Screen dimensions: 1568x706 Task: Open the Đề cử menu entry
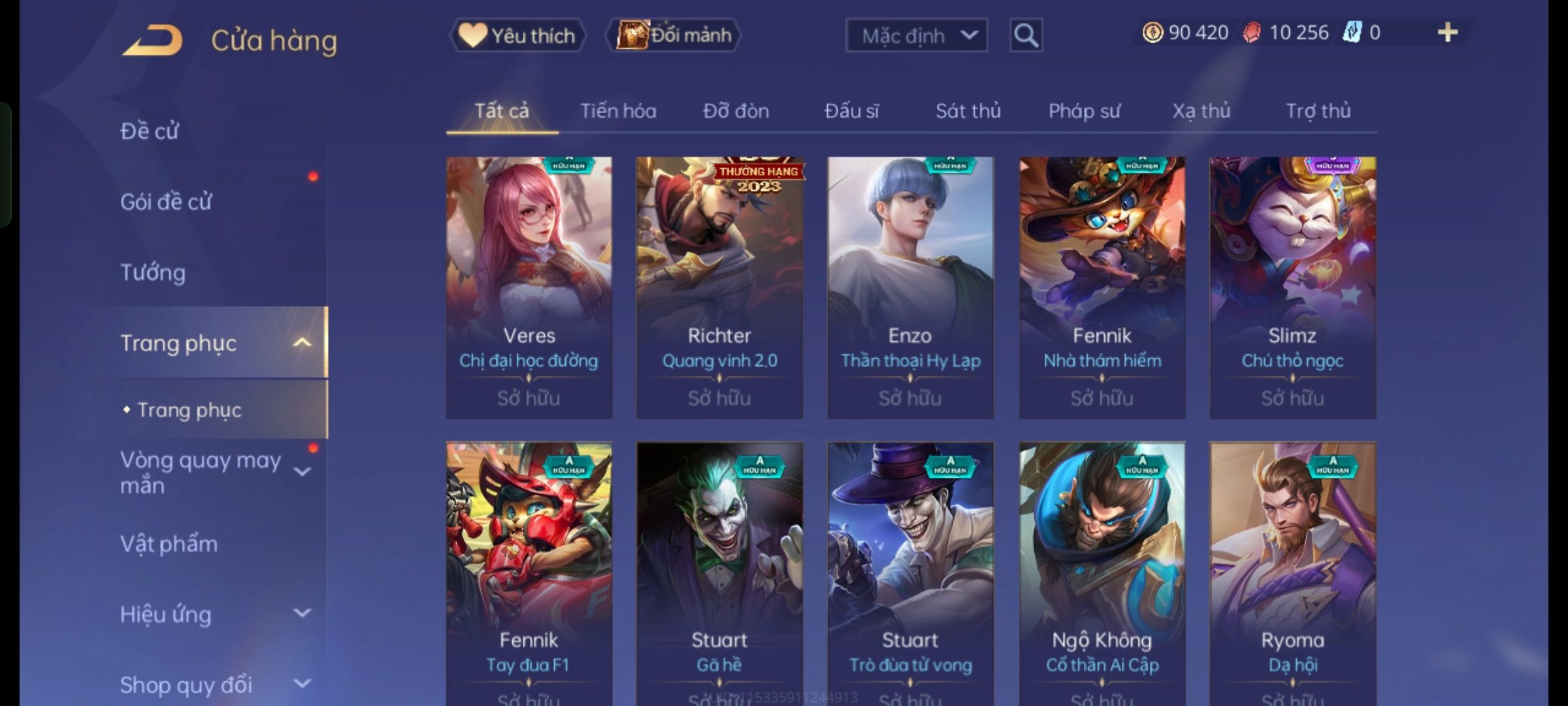[150, 131]
